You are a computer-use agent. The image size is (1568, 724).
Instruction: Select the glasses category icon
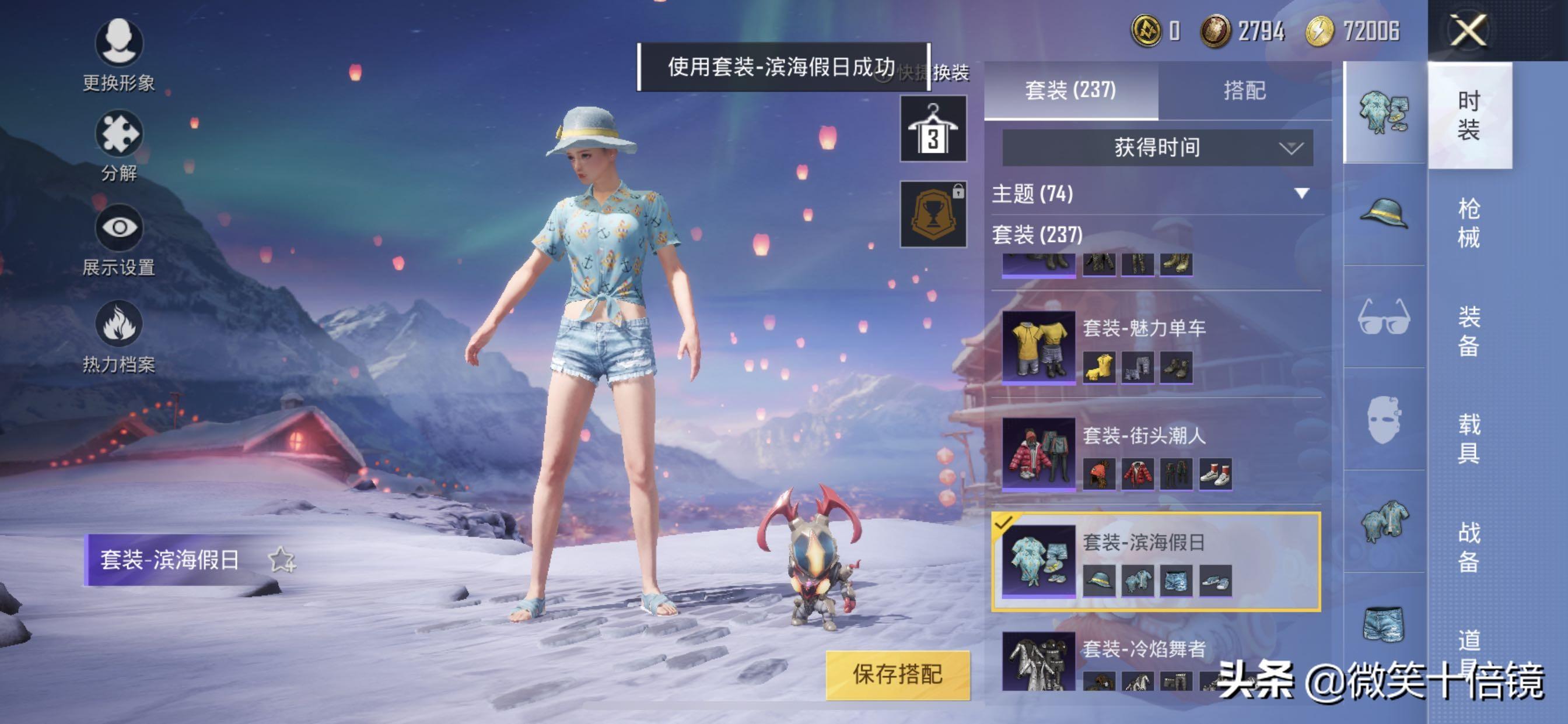[1384, 317]
